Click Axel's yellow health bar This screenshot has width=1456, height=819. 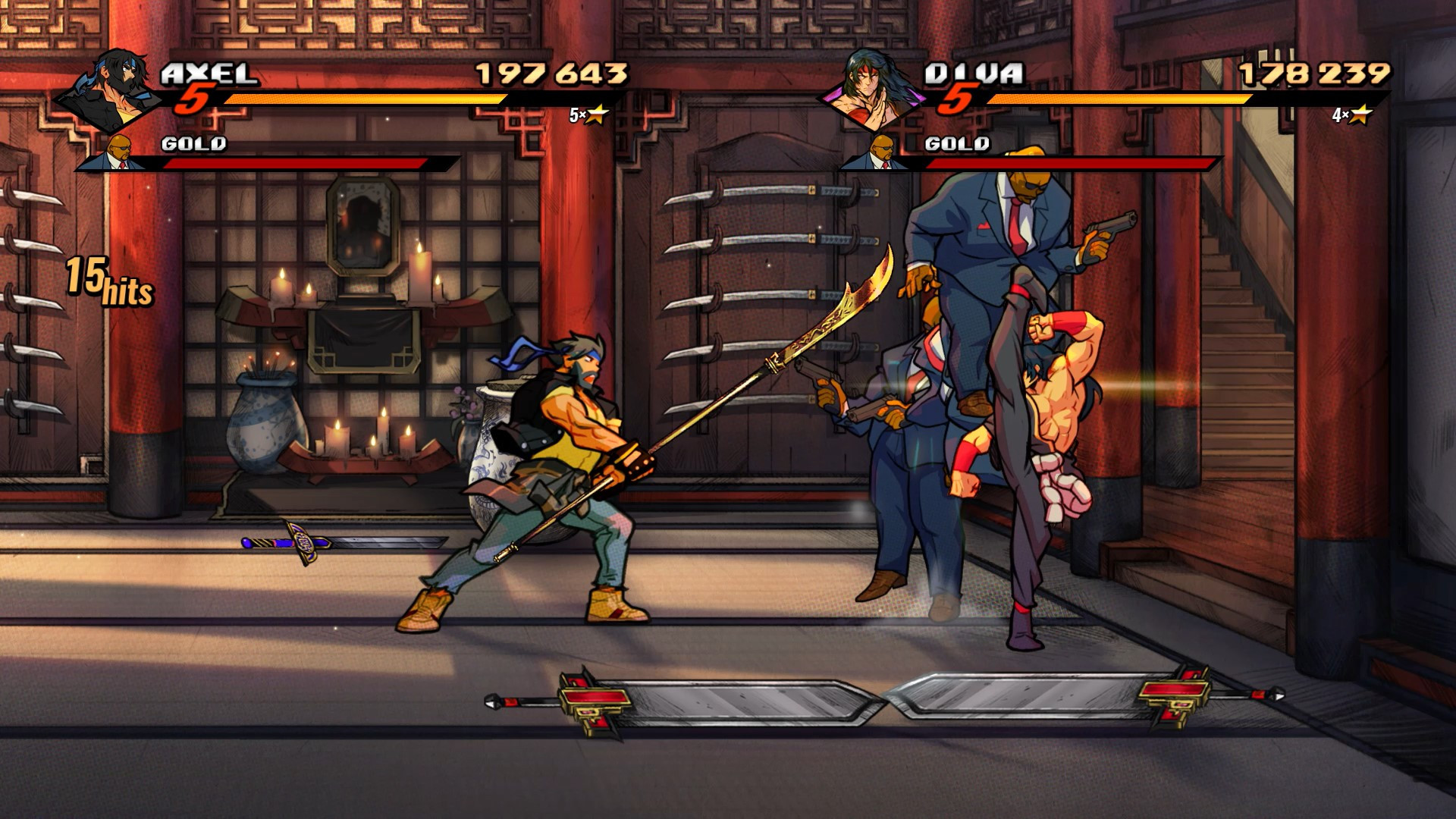pos(364,97)
